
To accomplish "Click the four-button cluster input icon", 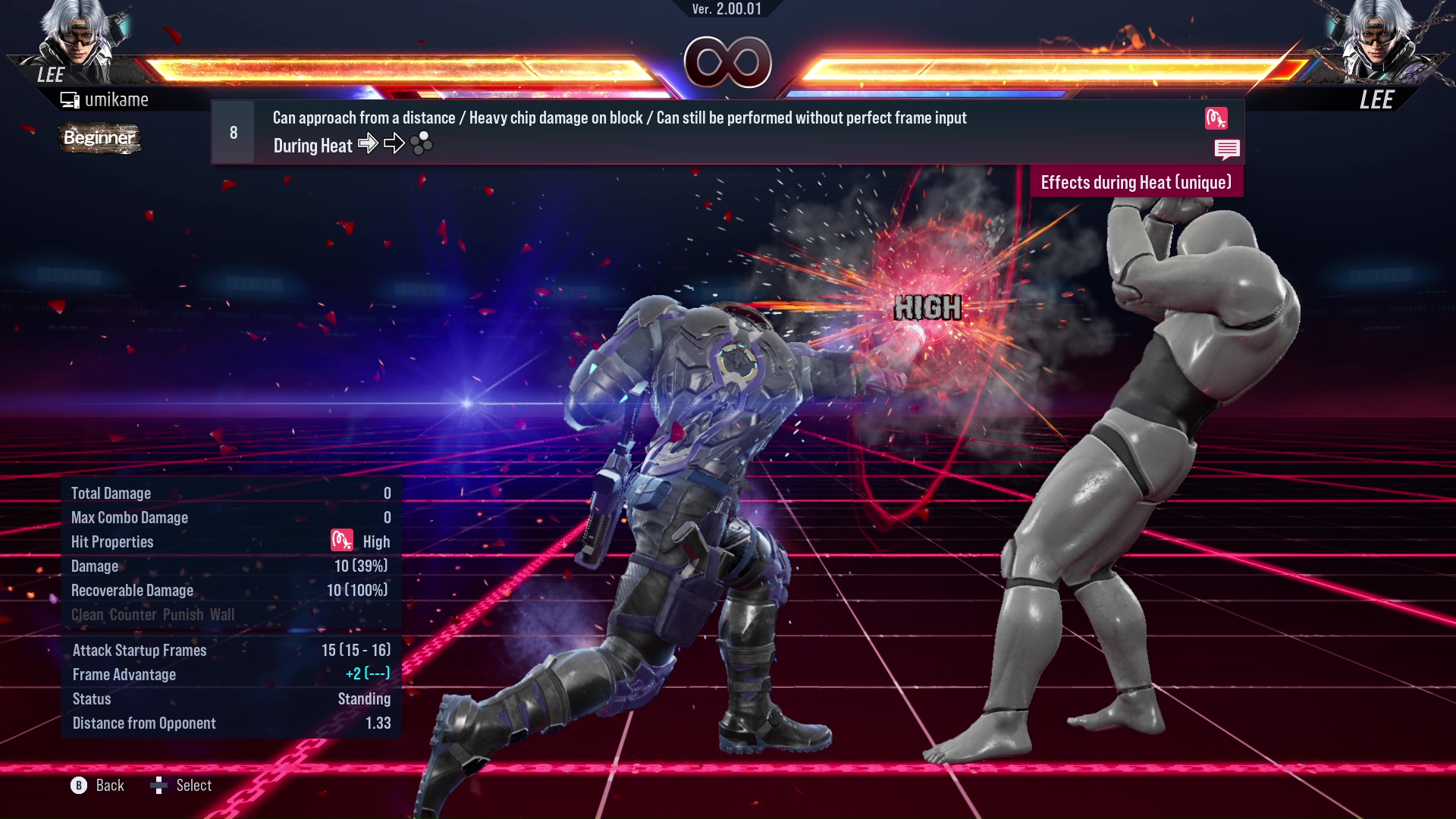I will coord(421,144).
